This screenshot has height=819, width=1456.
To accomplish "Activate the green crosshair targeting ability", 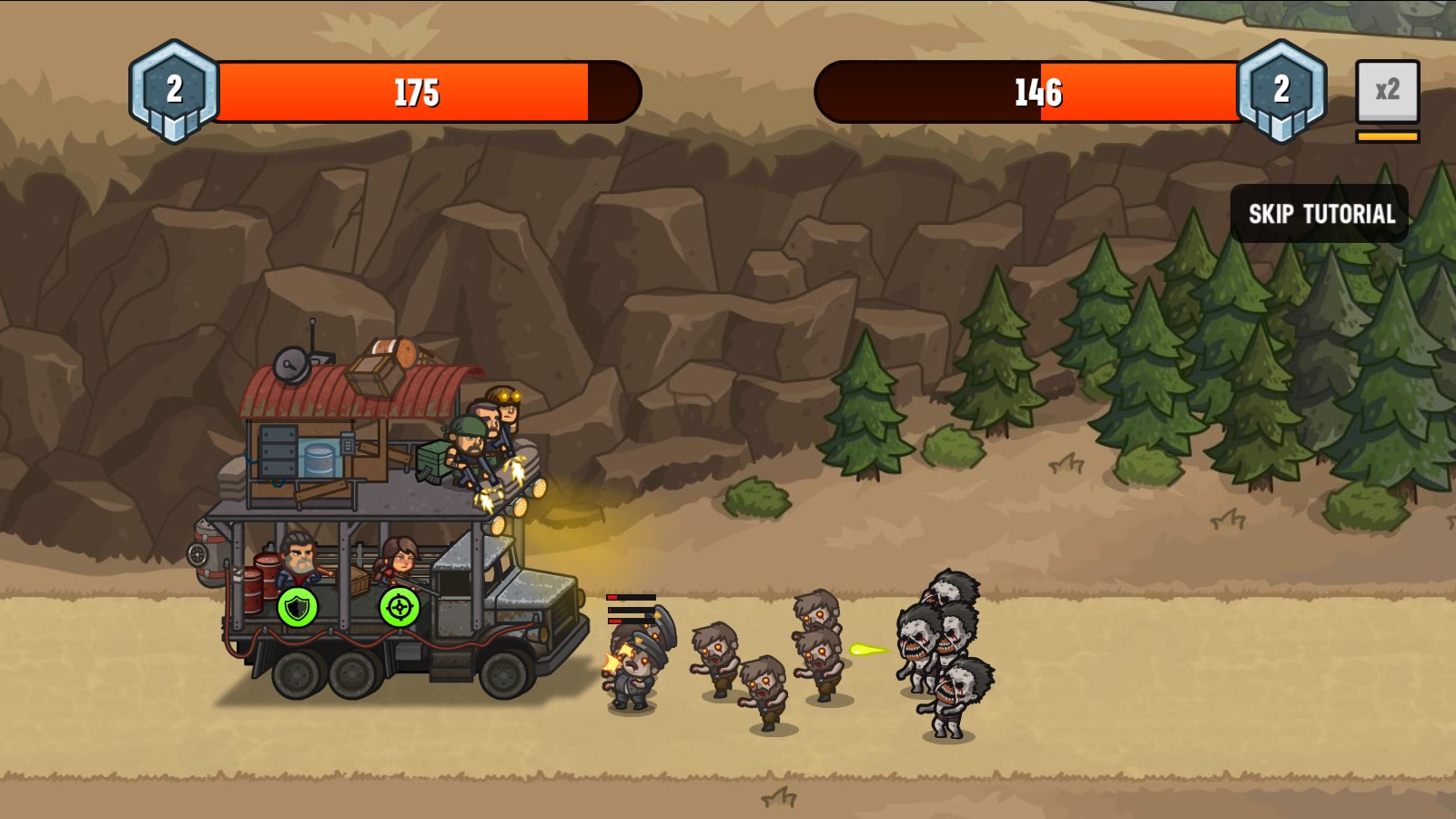I will [x=399, y=608].
